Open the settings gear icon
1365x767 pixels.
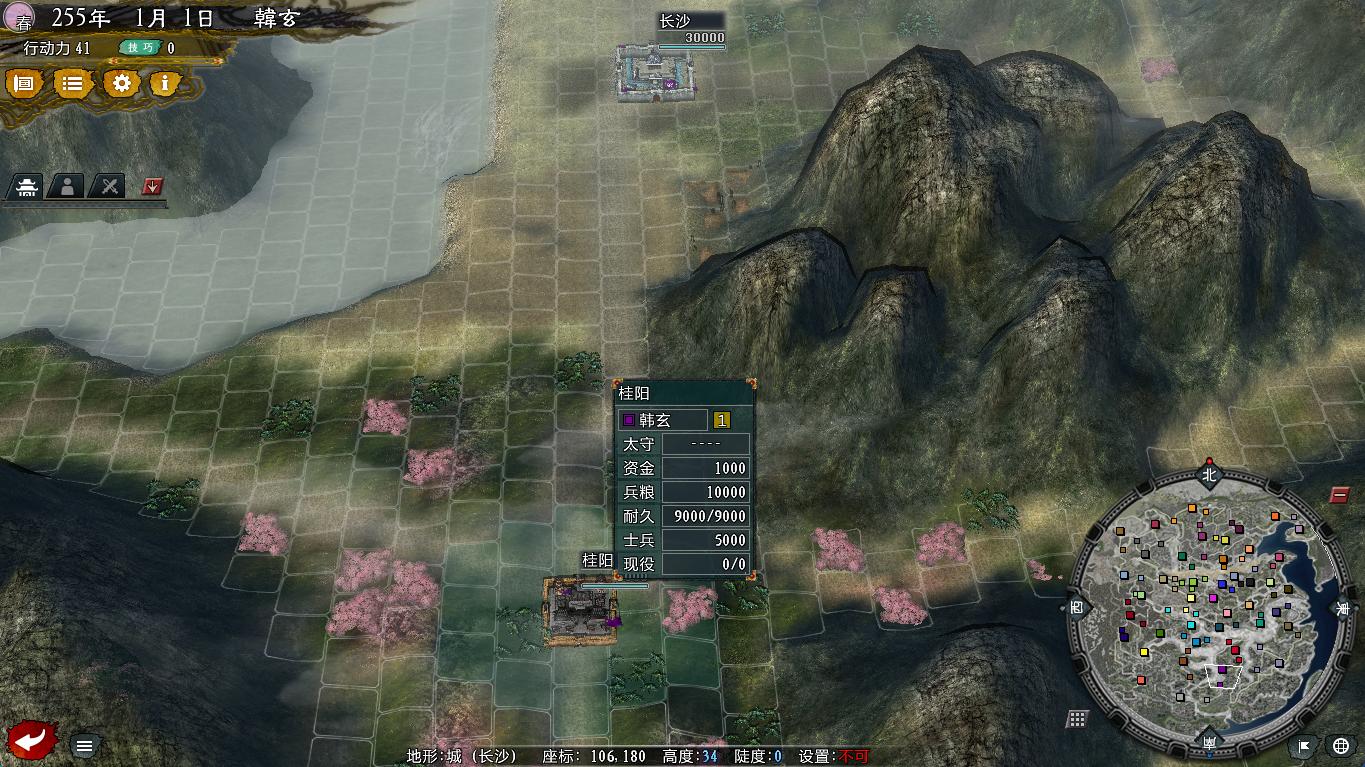click(x=119, y=84)
